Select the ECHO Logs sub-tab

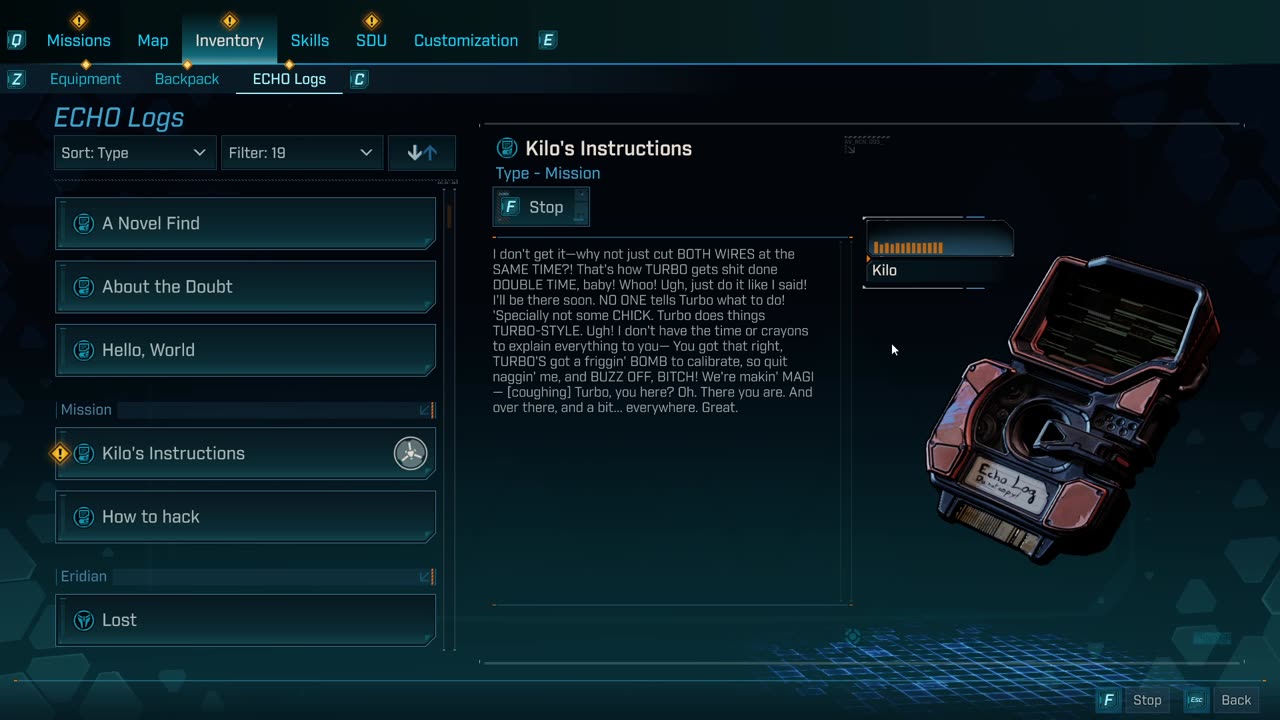[289, 79]
